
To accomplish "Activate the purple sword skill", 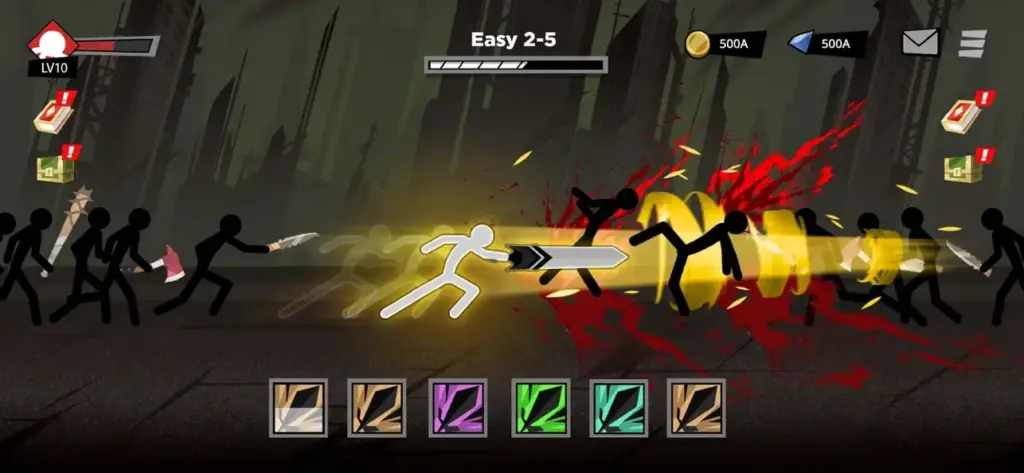I will [x=458, y=406].
